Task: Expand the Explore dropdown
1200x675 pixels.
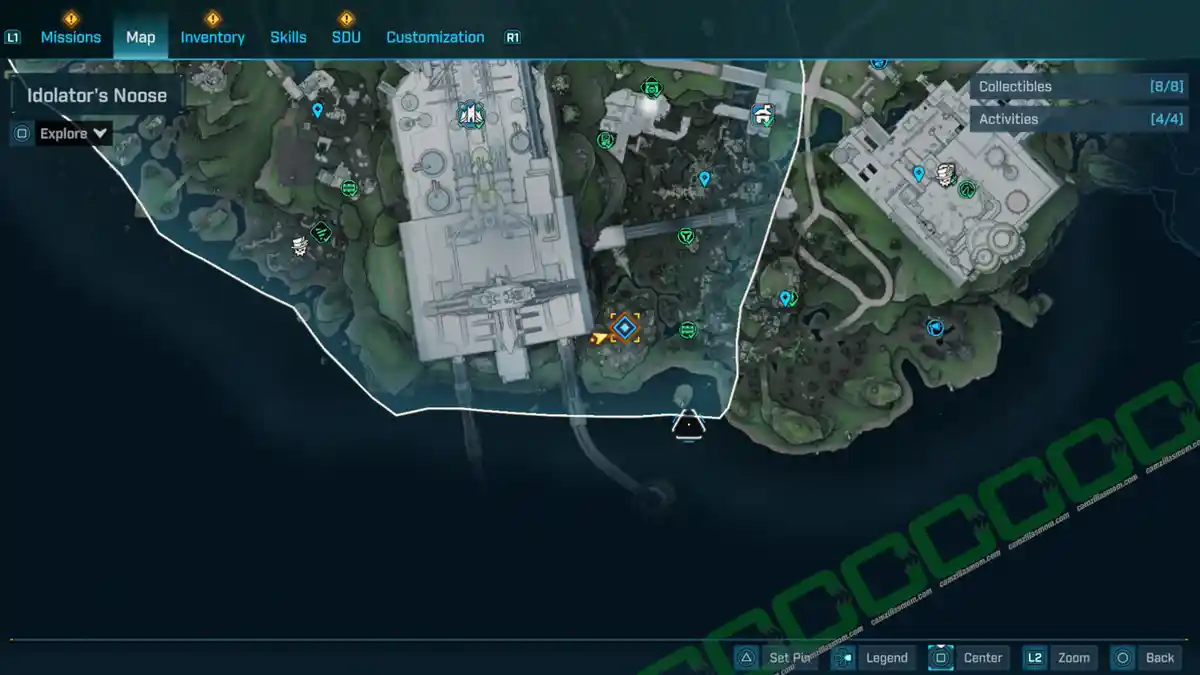Action: tap(73, 133)
